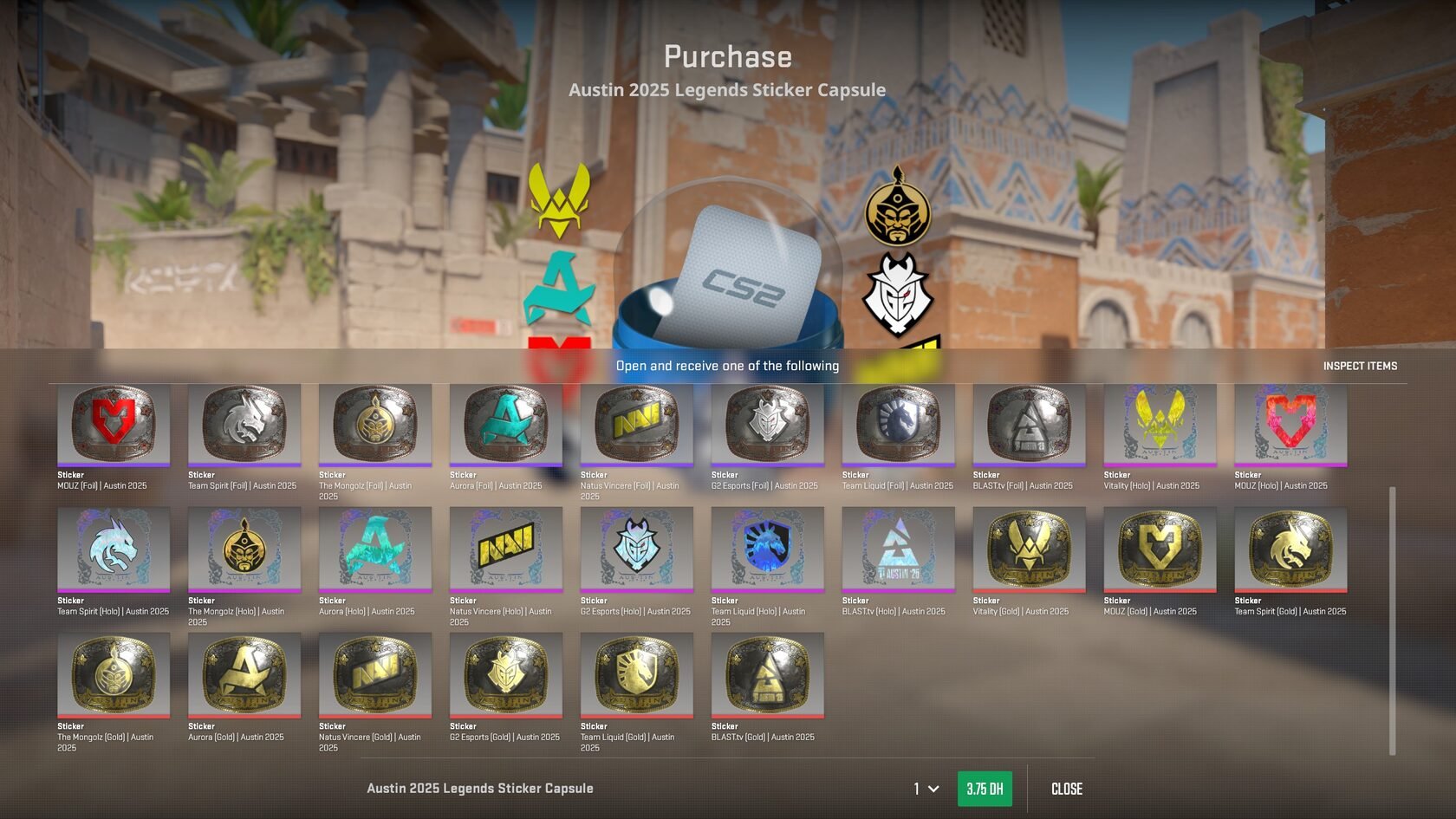Select the Team Liquid (Foil) sticker
Viewport: 1456px width, 819px height.
pyautogui.click(x=899, y=425)
